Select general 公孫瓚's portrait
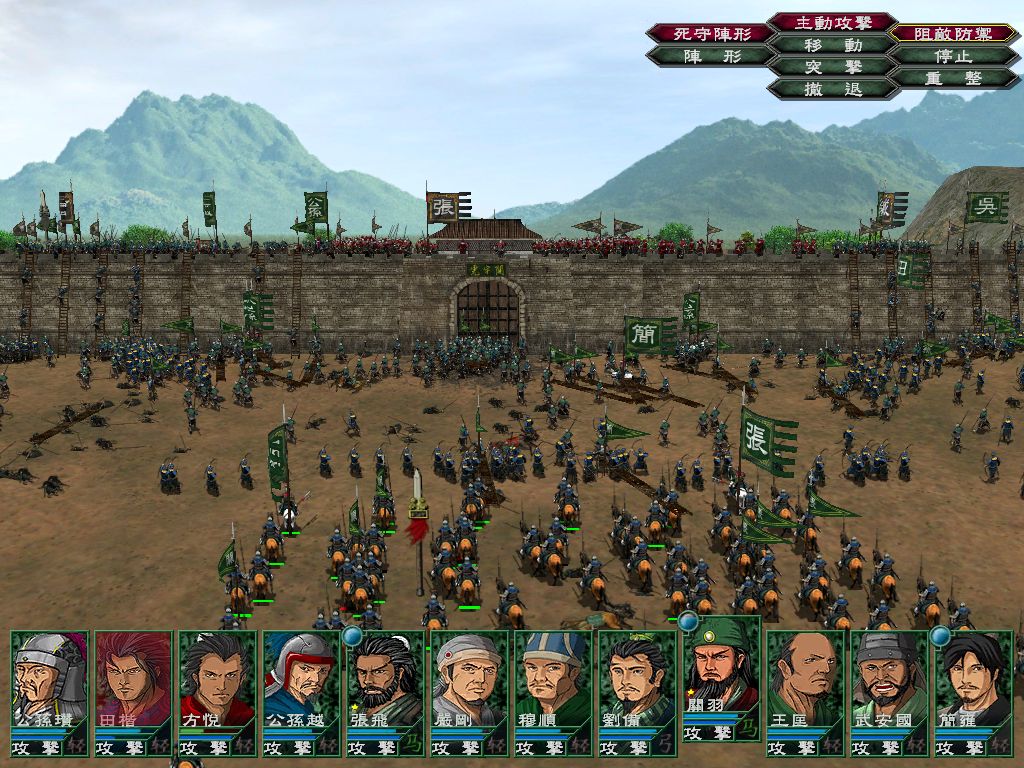1024x768 pixels. click(x=49, y=680)
